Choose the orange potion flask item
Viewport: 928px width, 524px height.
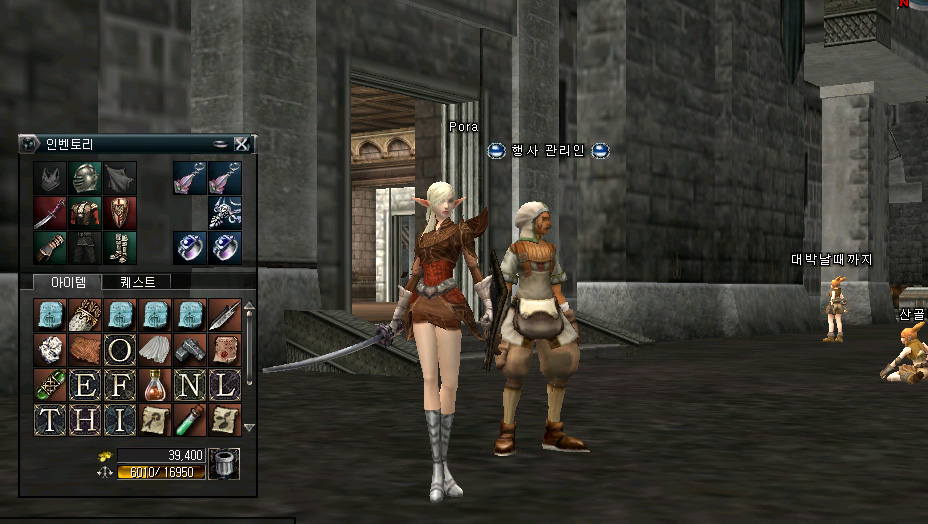pos(155,385)
